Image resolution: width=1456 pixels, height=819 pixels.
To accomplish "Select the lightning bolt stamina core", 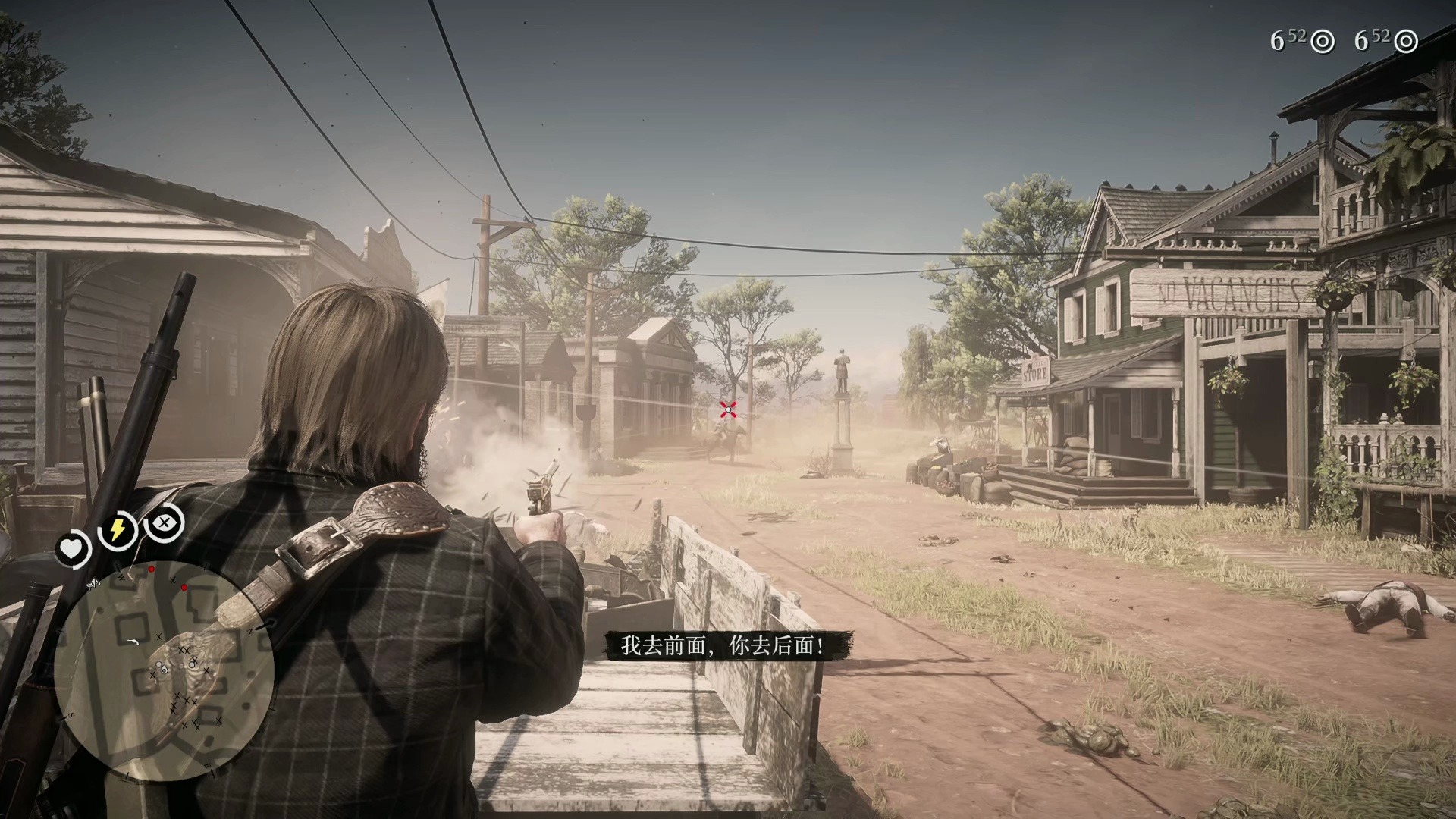I will tap(118, 530).
